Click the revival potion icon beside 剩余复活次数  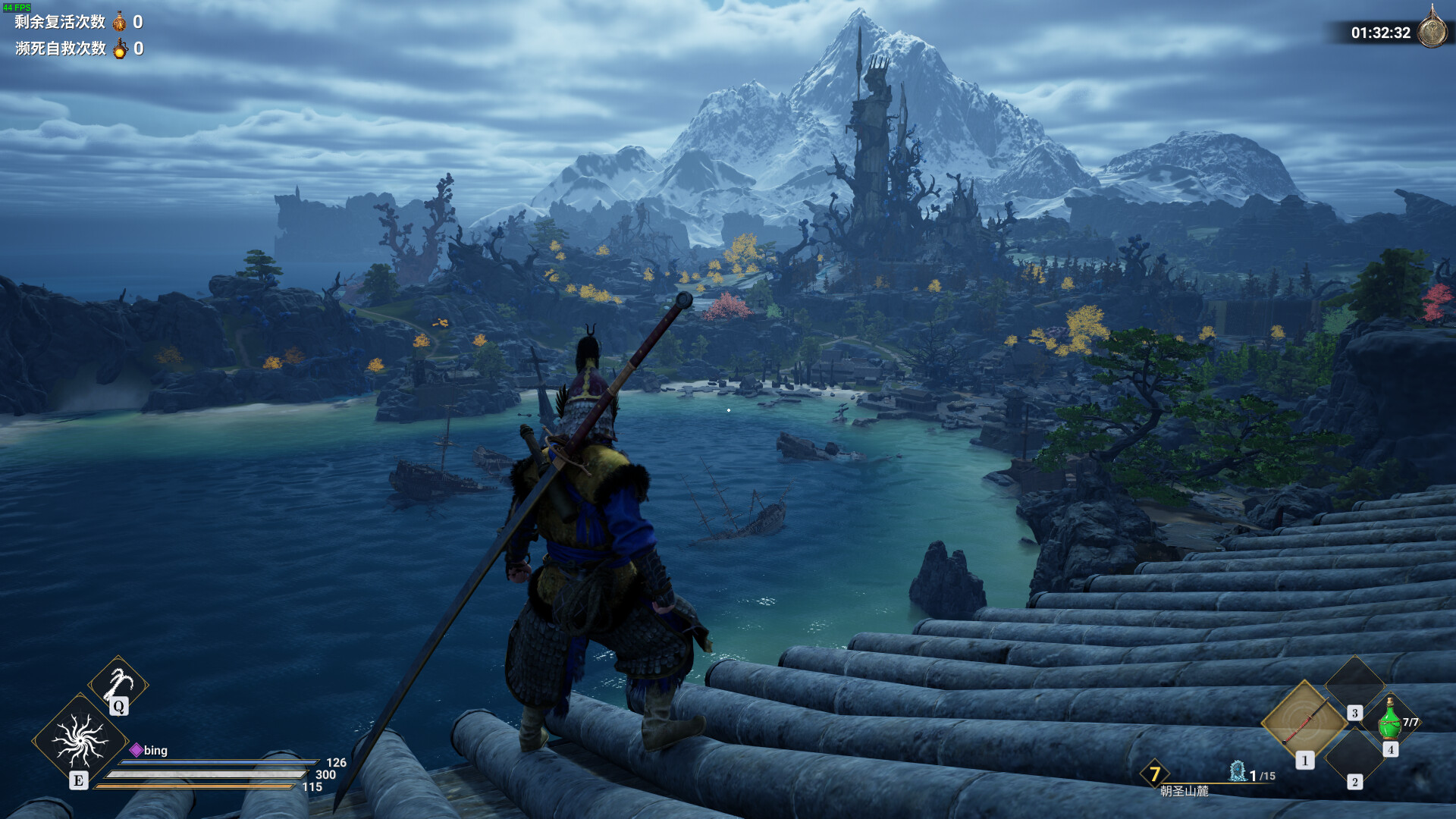118,23
